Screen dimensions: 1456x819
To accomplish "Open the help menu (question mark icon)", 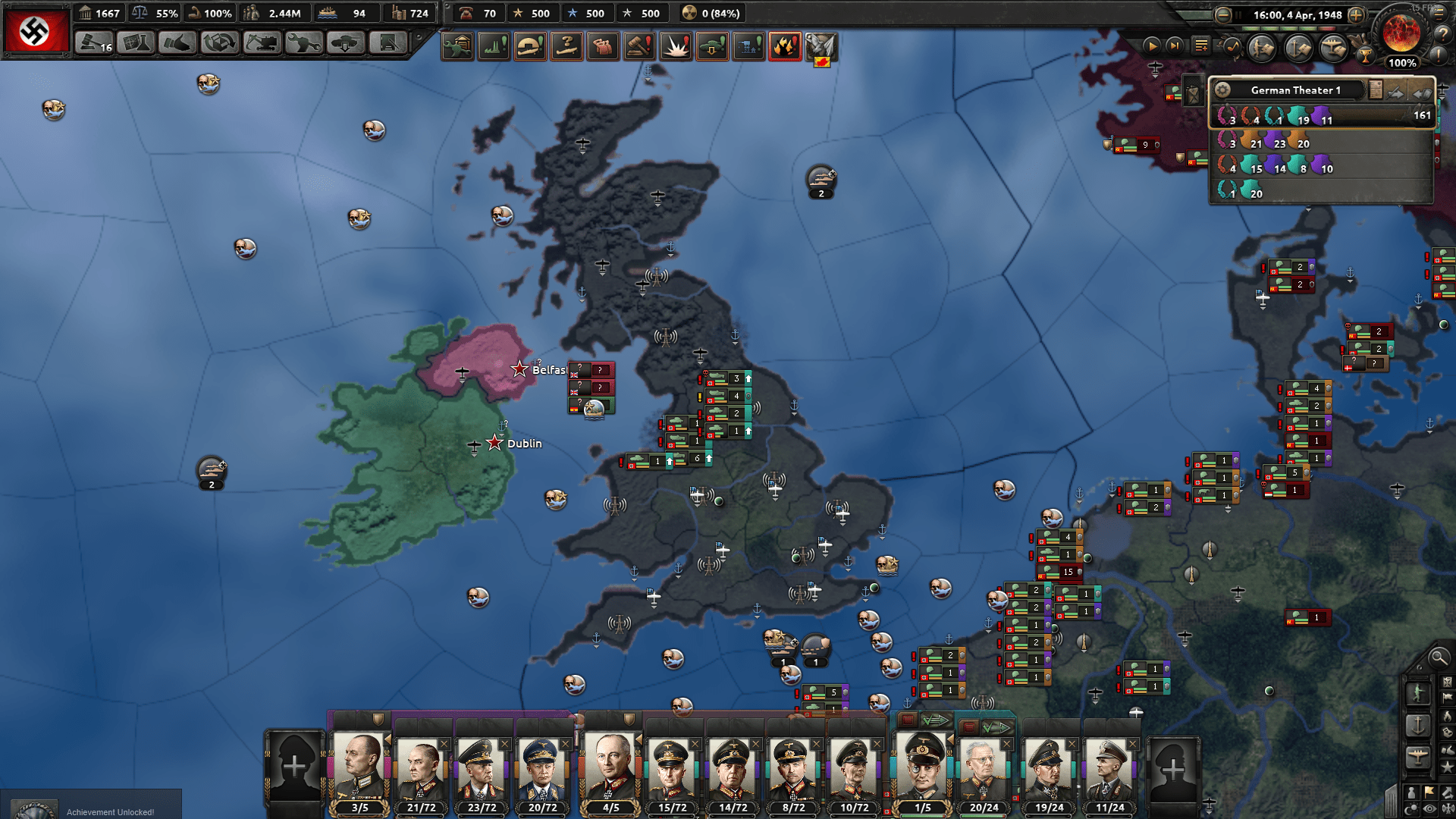I will pos(1443,35).
